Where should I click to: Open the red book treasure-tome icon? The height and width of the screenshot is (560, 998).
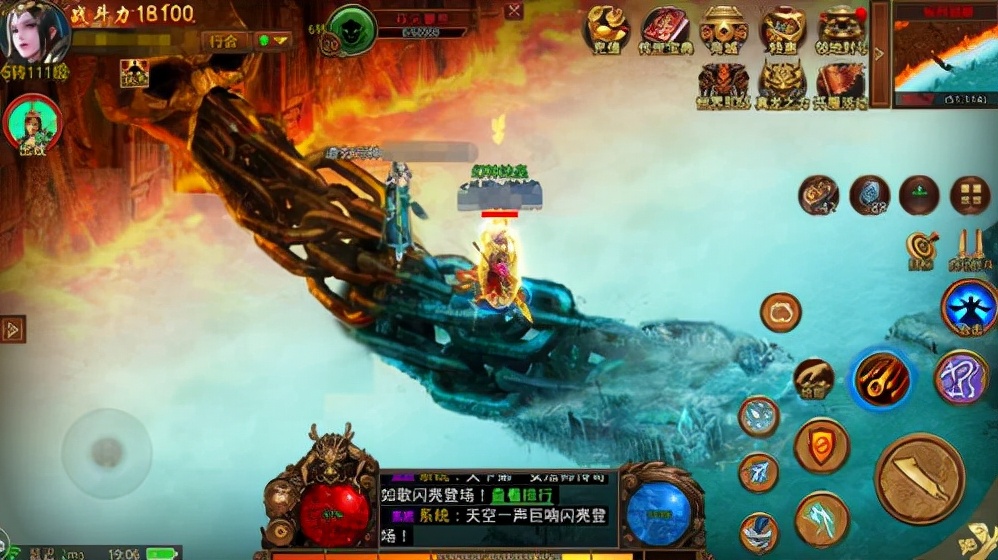point(666,29)
